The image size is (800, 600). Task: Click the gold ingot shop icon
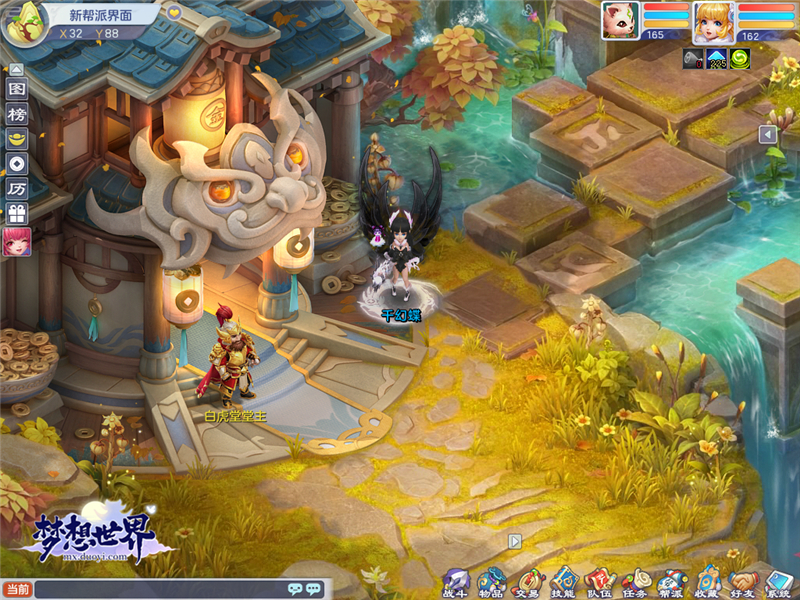pyautogui.click(x=17, y=138)
